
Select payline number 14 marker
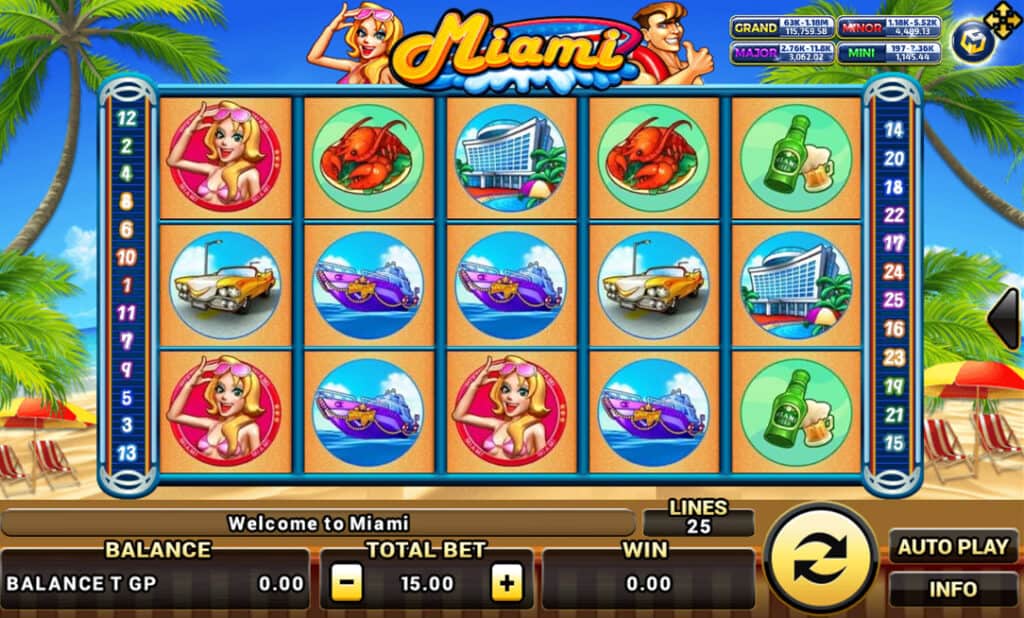point(894,129)
